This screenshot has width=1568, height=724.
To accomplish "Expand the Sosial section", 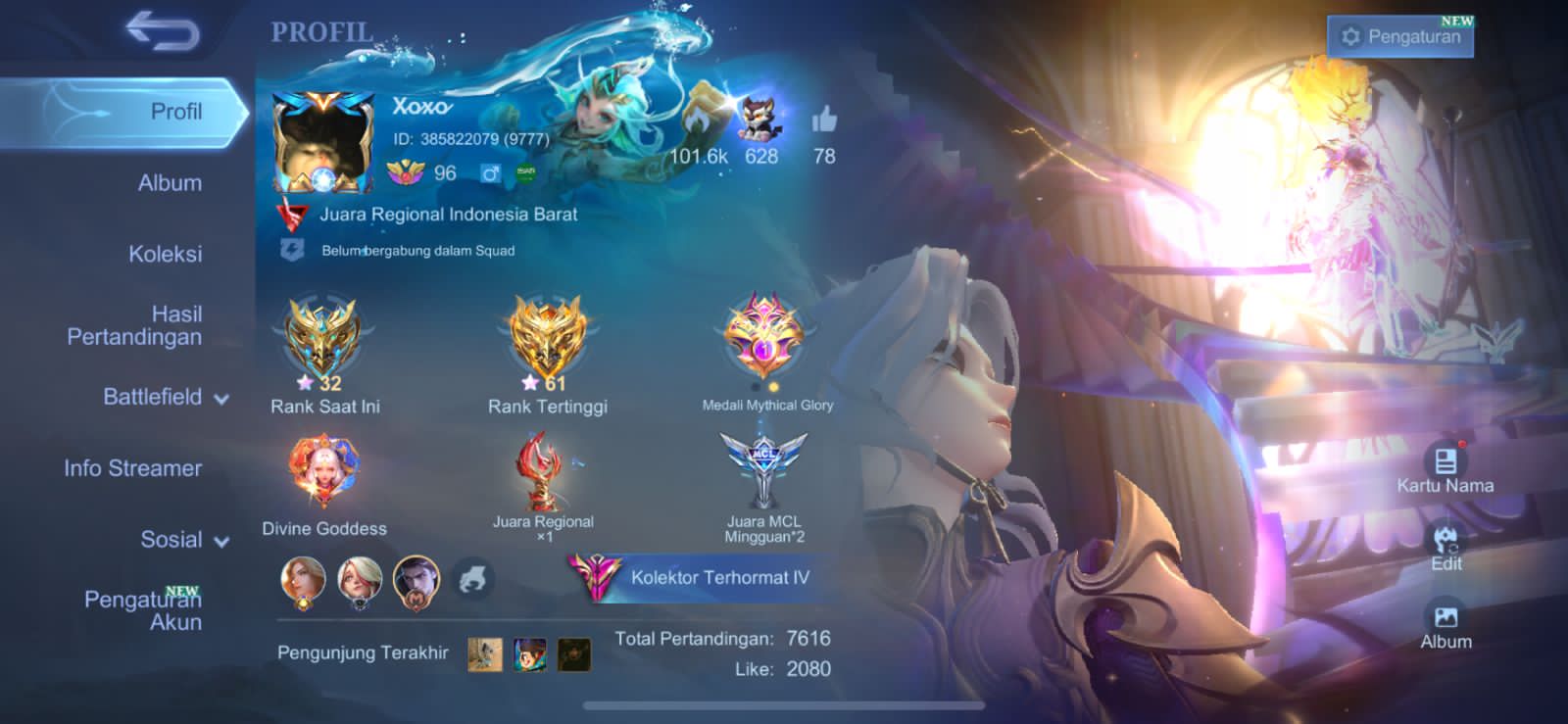I will pos(184,540).
